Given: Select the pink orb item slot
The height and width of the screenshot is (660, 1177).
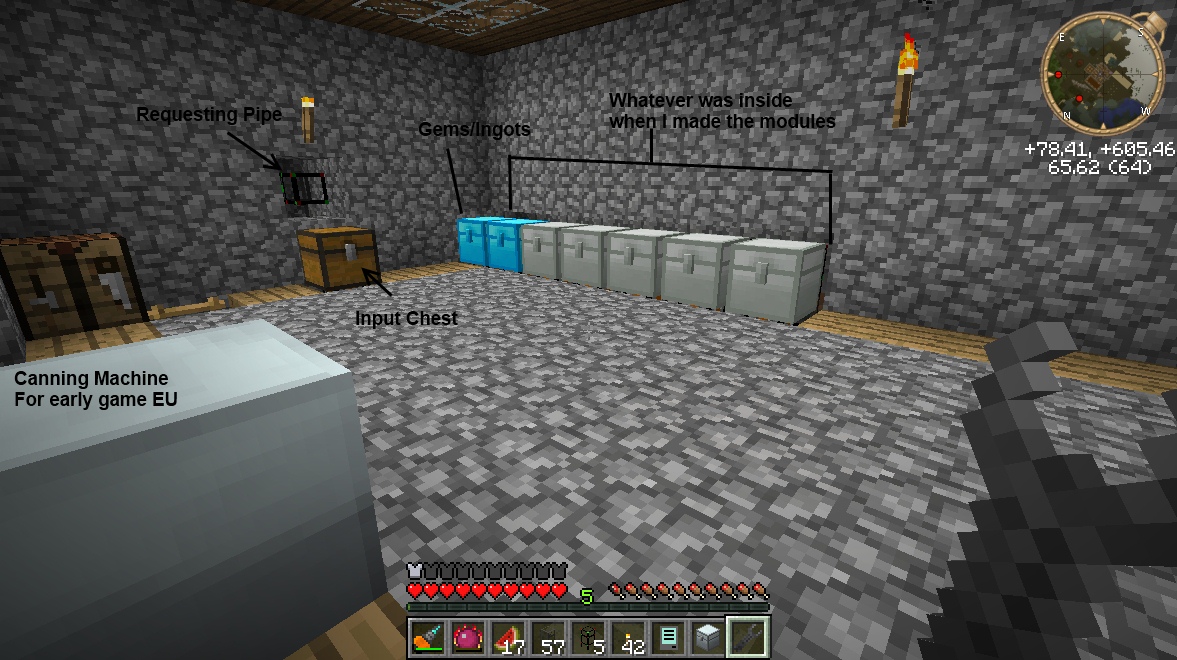Looking at the screenshot, I should click(467, 637).
